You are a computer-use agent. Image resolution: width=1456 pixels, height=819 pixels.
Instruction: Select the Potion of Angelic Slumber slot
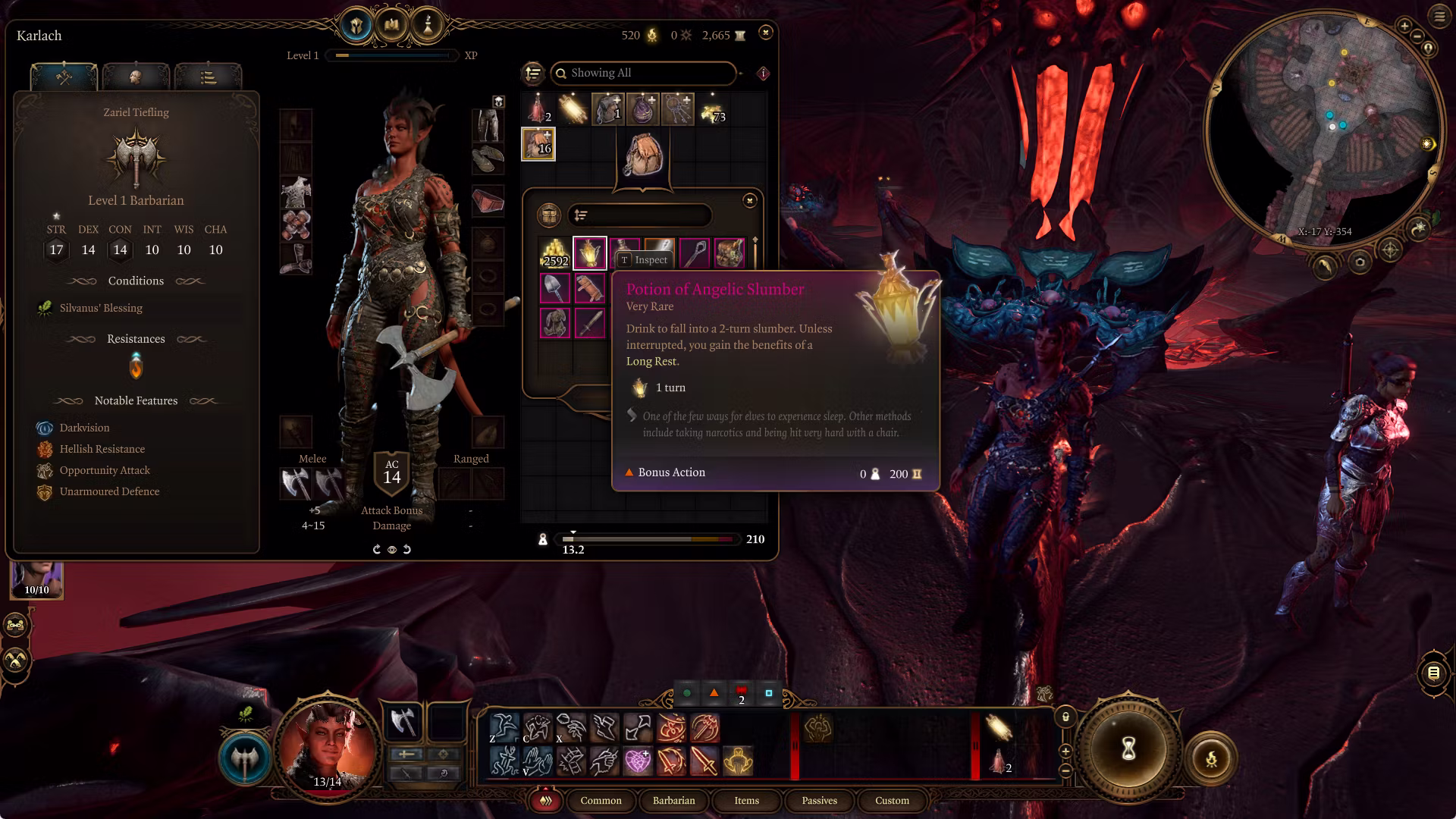589,253
